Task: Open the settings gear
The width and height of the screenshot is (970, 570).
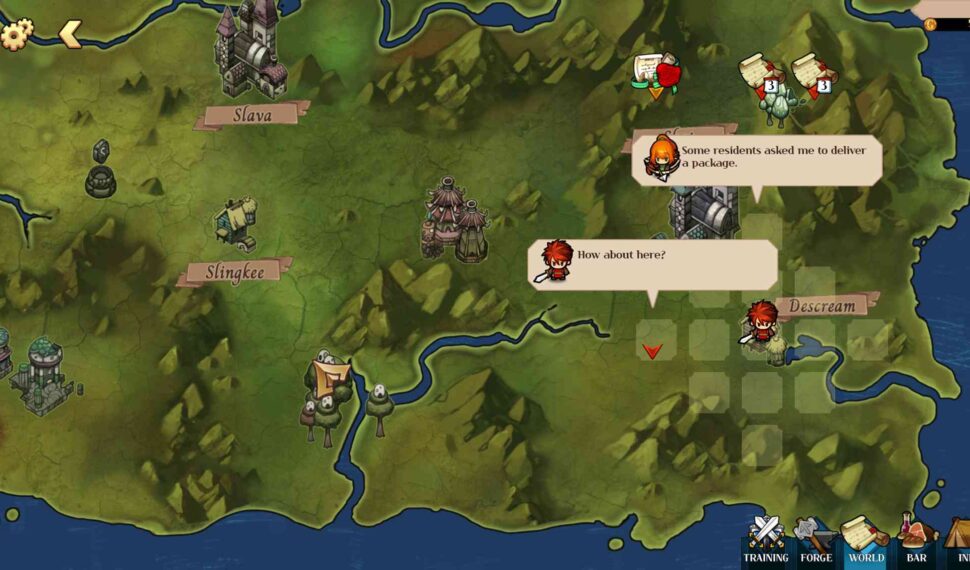Action: (x=16, y=34)
